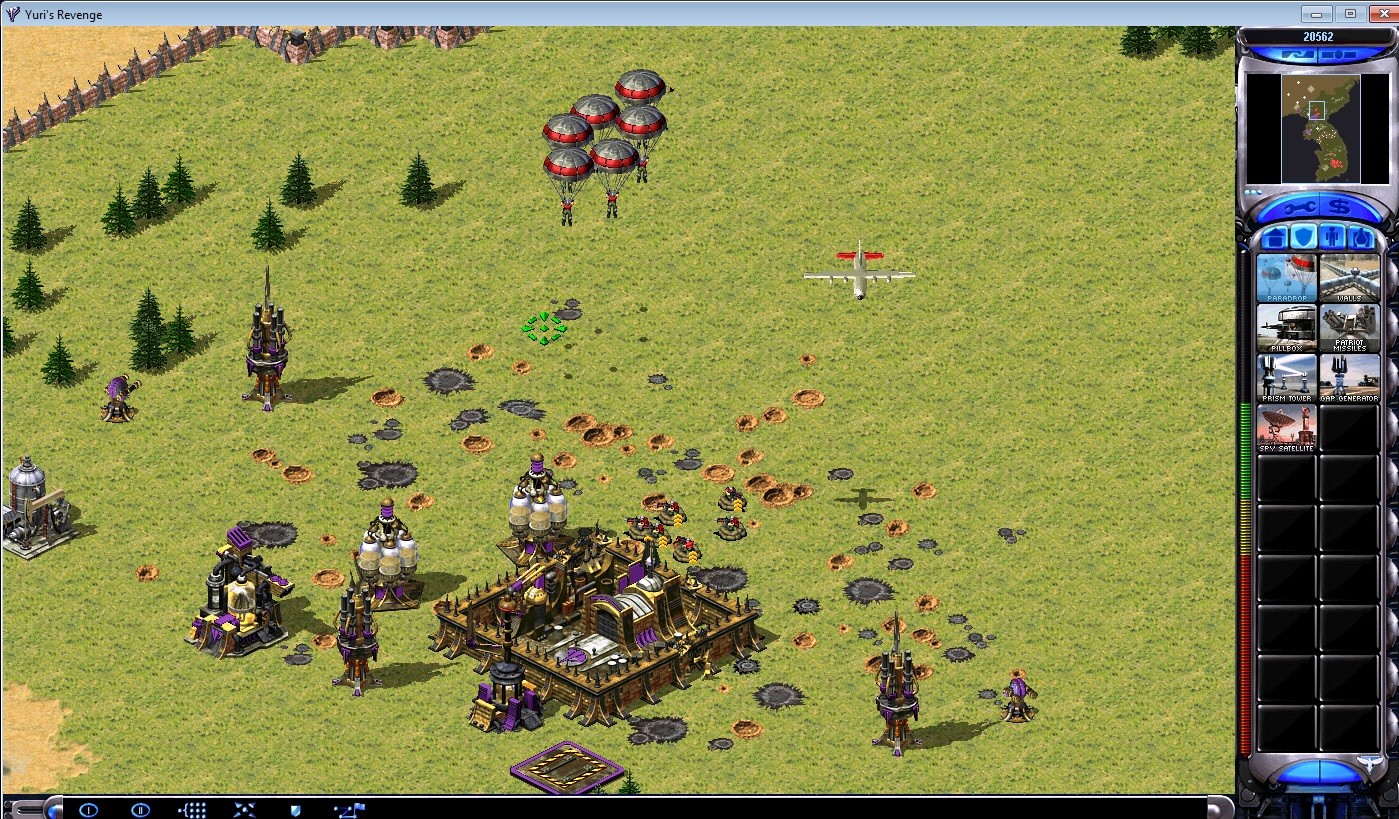This screenshot has height=819, width=1399.
Task: Select the Paradrop support power cameo
Action: coord(1286,276)
